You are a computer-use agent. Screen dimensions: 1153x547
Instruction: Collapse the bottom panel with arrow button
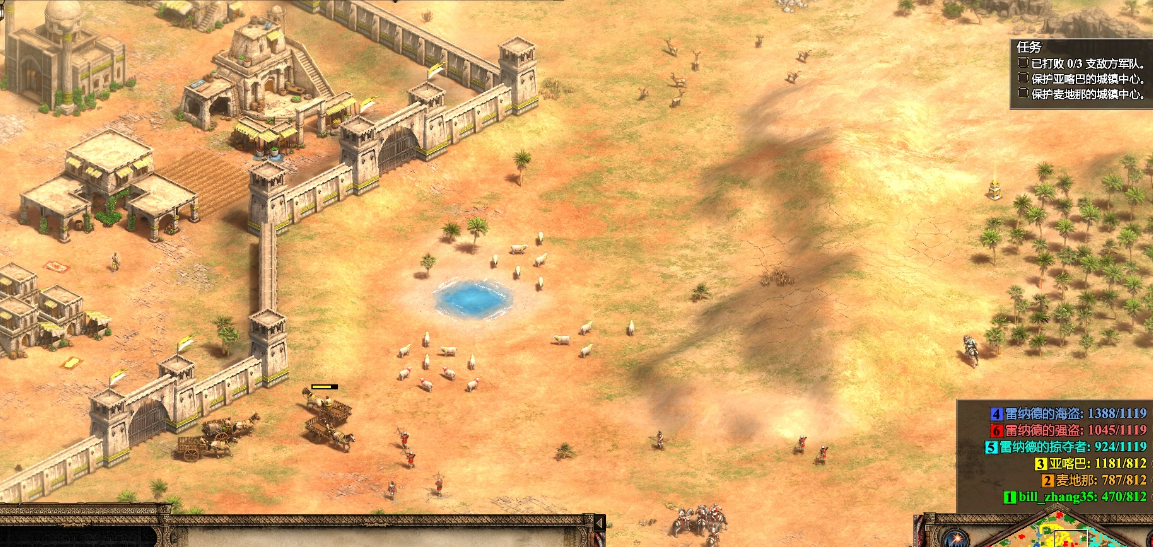[x=599, y=523]
